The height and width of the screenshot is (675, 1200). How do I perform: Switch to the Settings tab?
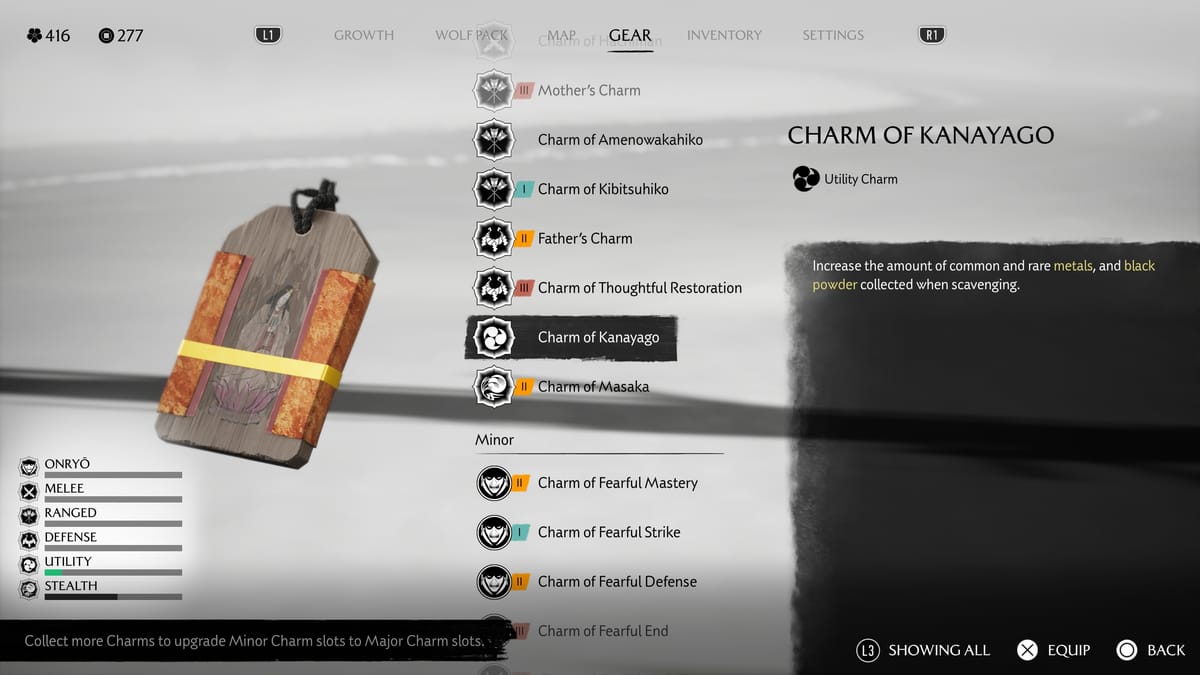click(832, 35)
